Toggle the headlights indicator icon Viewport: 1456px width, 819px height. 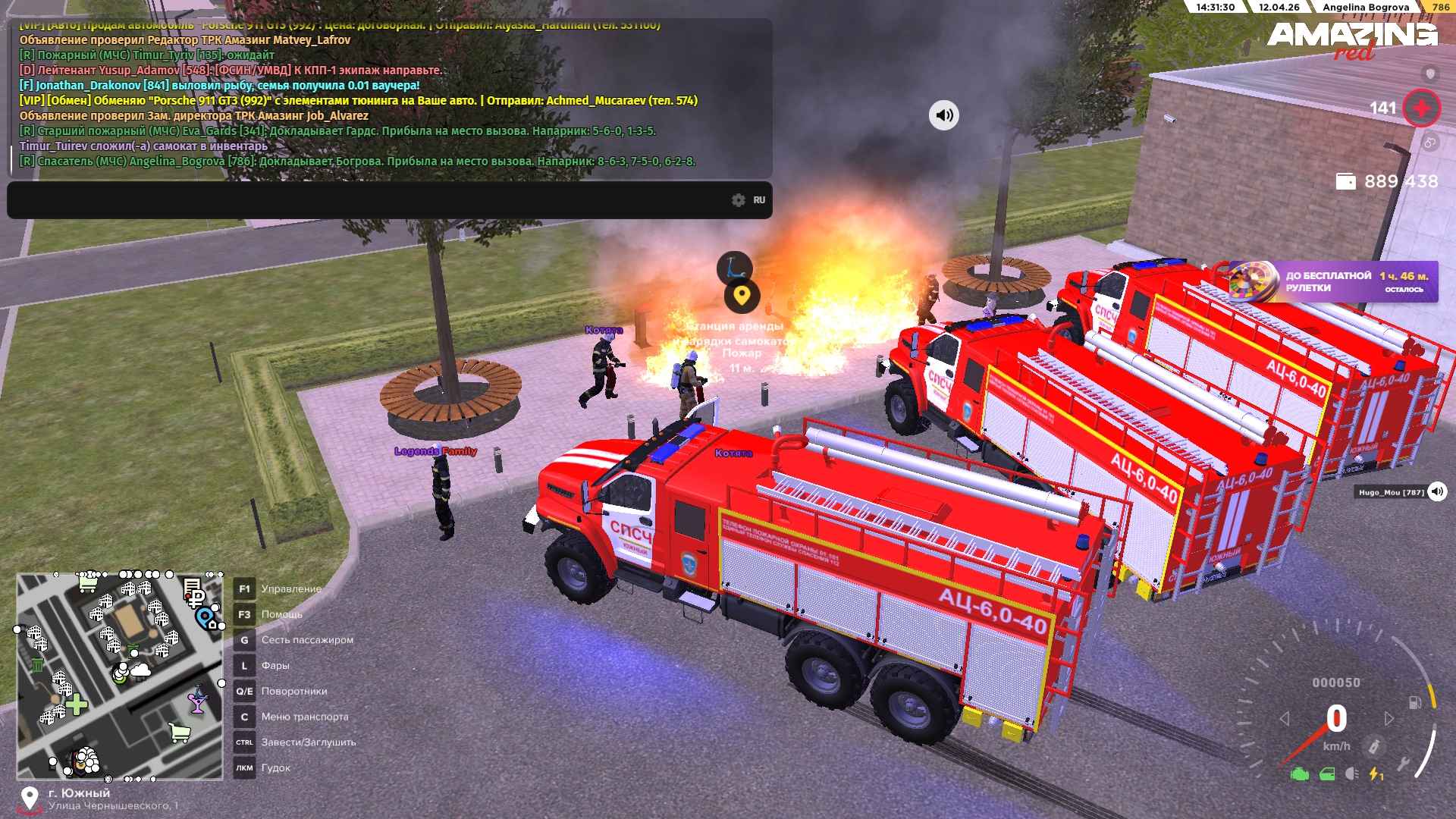click(x=1351, y=774)
